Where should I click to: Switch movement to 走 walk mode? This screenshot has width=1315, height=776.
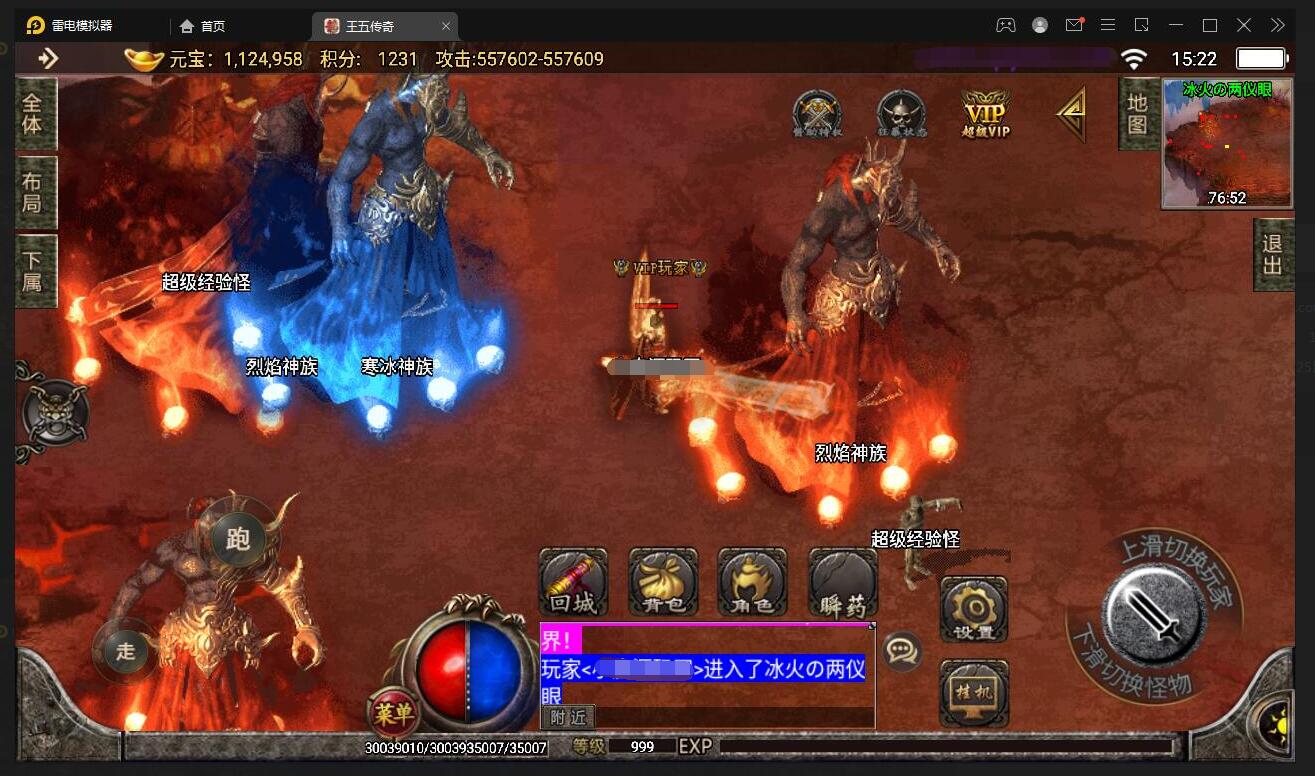pyautogui.click(x=126, y=651)
